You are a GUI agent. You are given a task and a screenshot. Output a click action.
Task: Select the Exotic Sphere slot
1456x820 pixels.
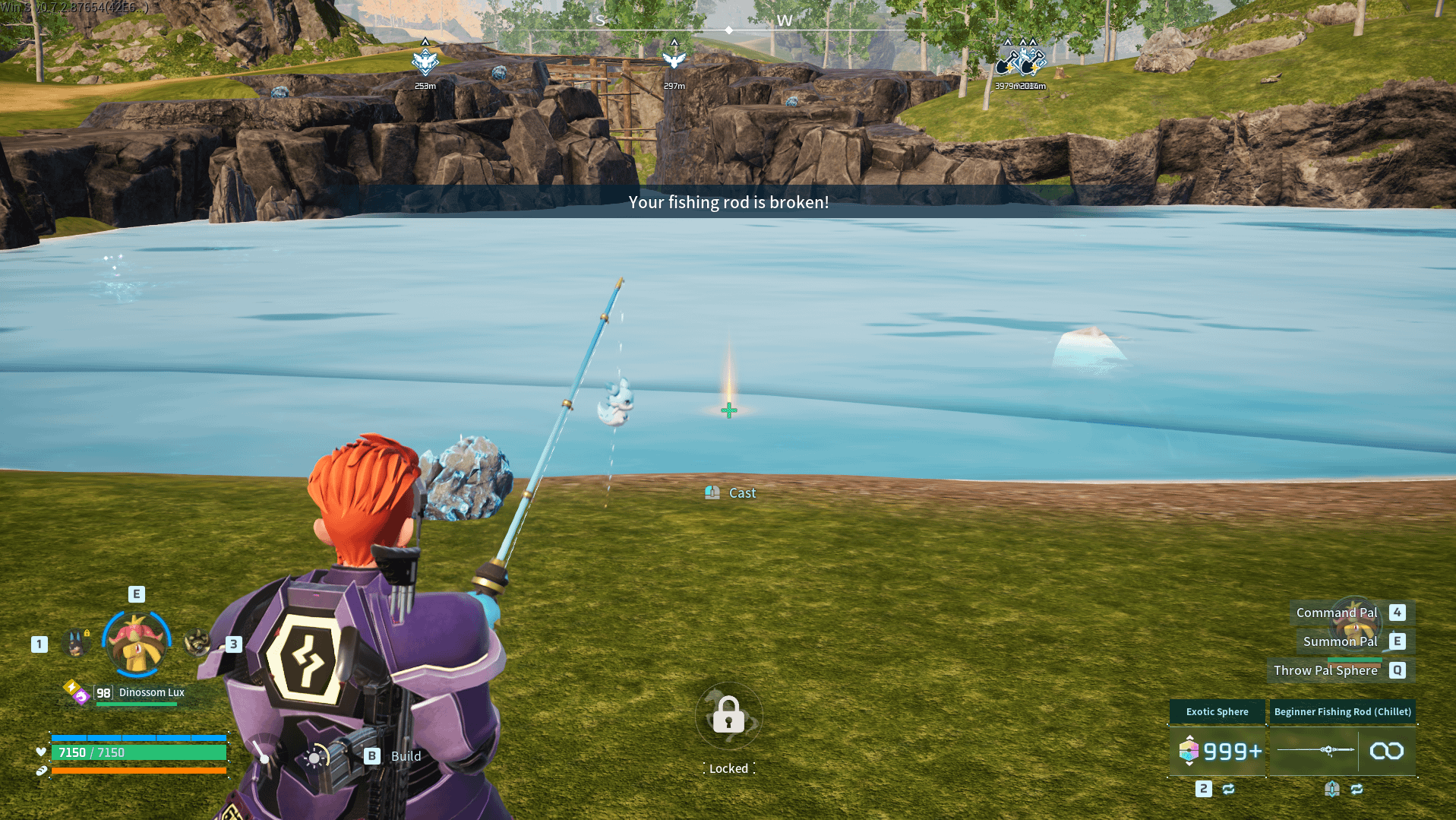pos(1218,751)
